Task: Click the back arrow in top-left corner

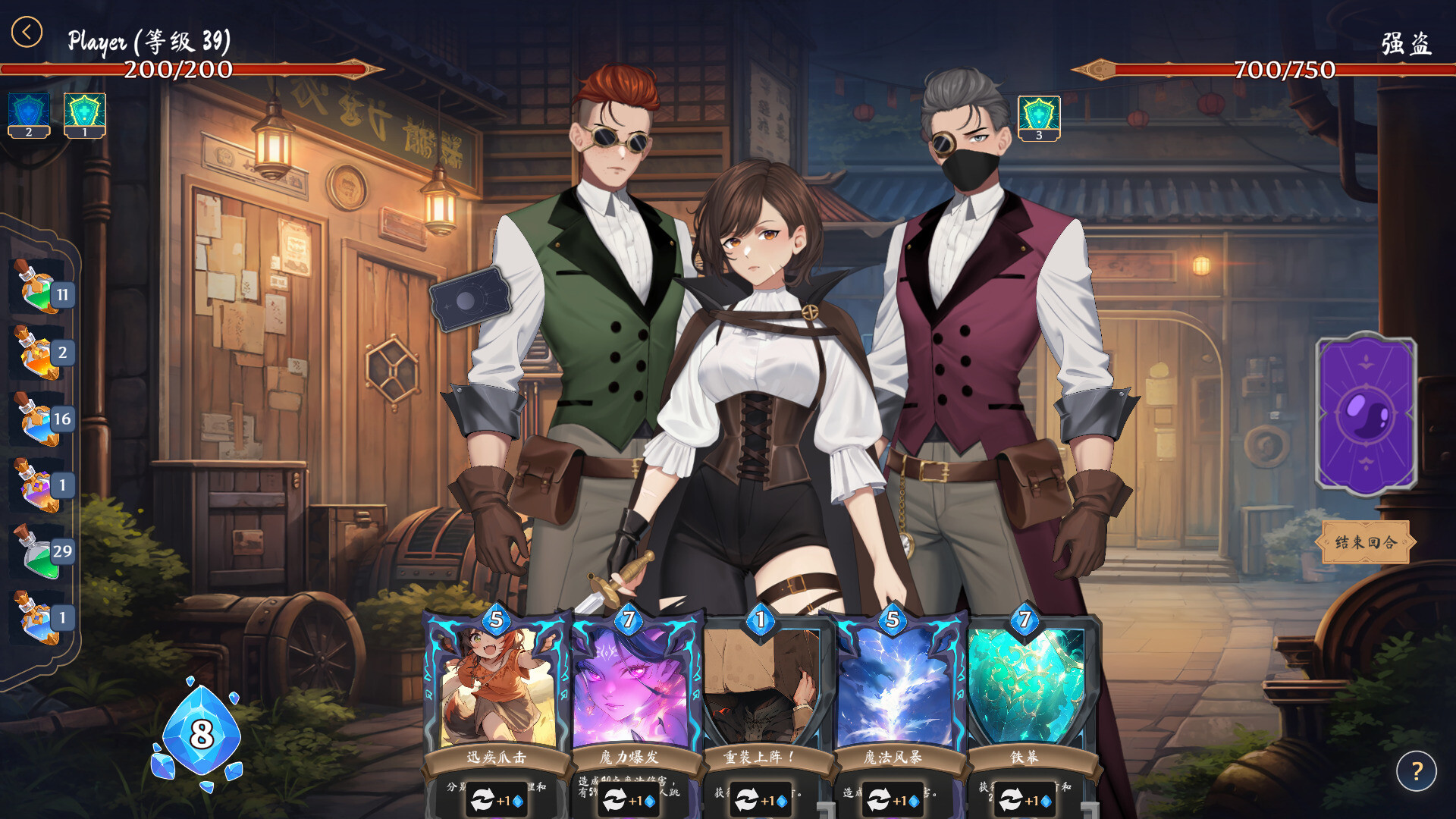Action: coord(28,30)
